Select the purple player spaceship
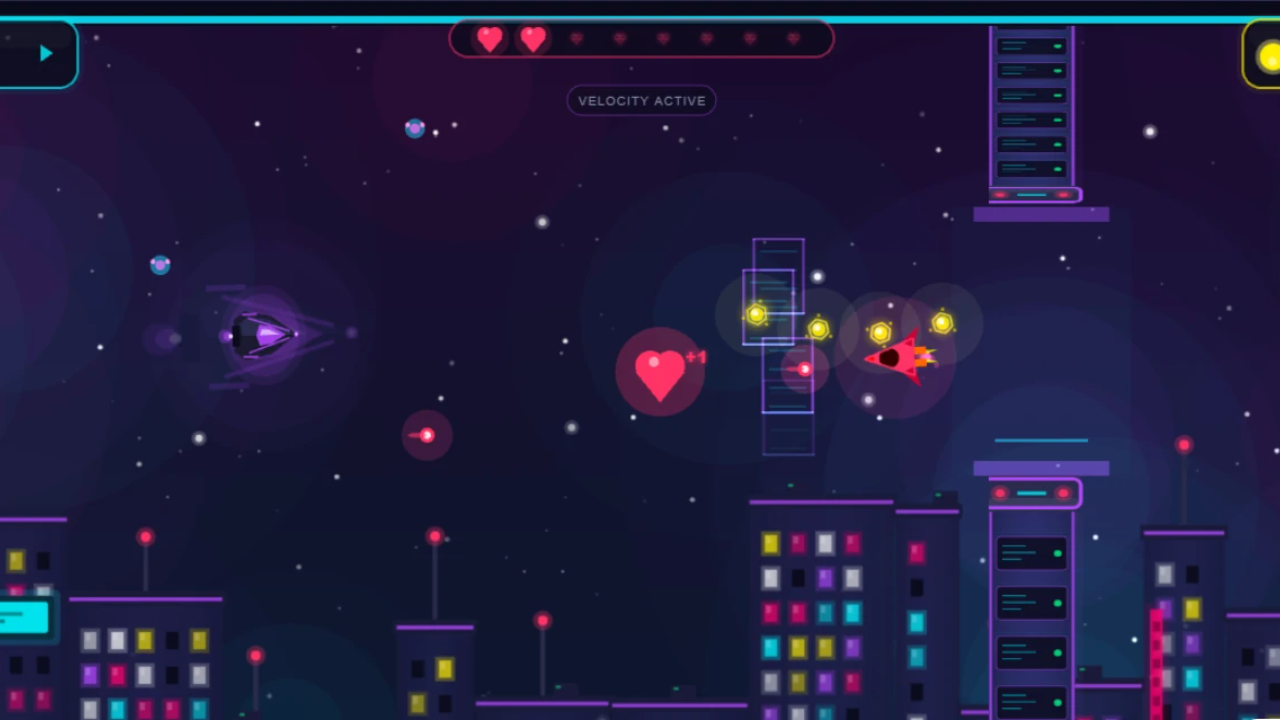 point(262,334)
